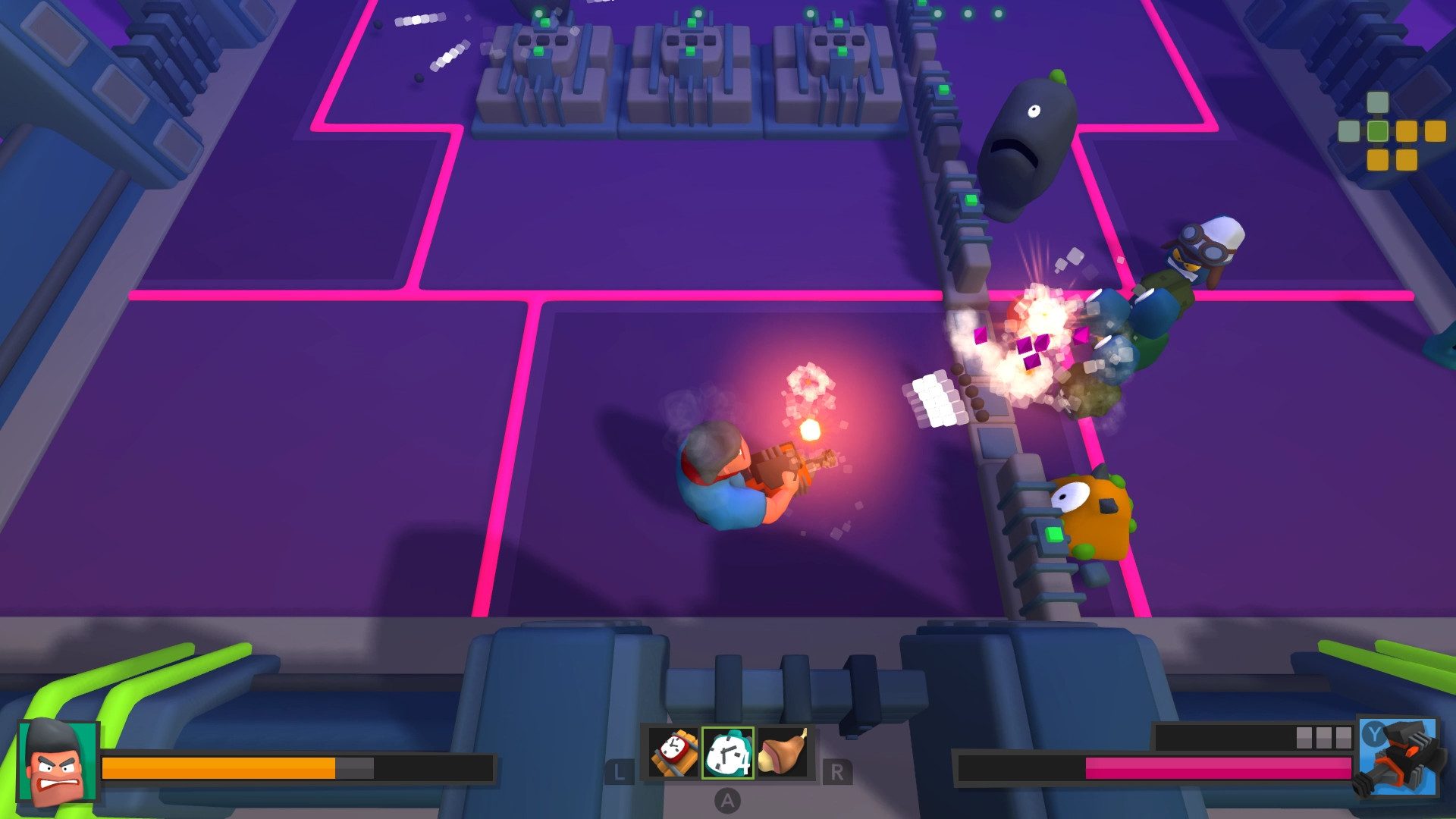Click a yellow enemy marker on the minimap

[1407, 131]
